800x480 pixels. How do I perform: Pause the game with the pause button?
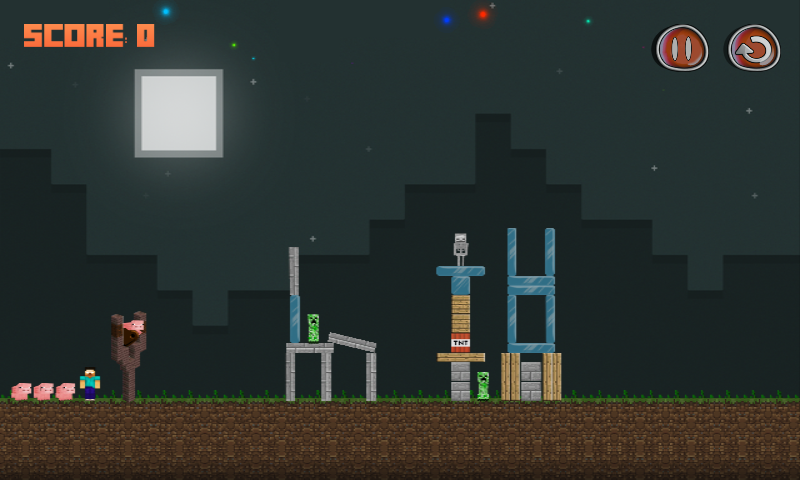coord(682,48)
